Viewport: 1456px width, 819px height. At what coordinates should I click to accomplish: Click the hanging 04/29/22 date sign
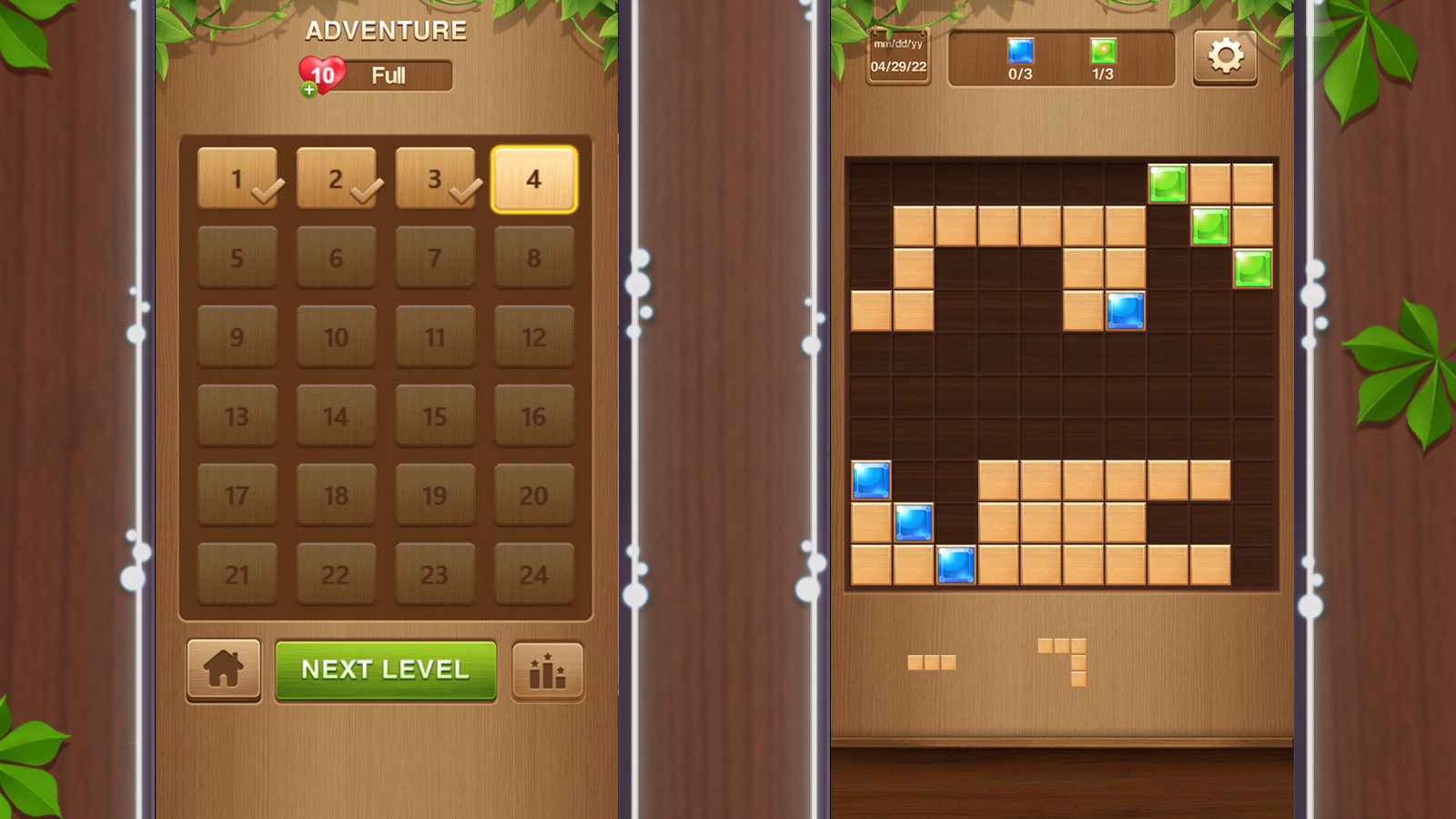coord(897,56)
